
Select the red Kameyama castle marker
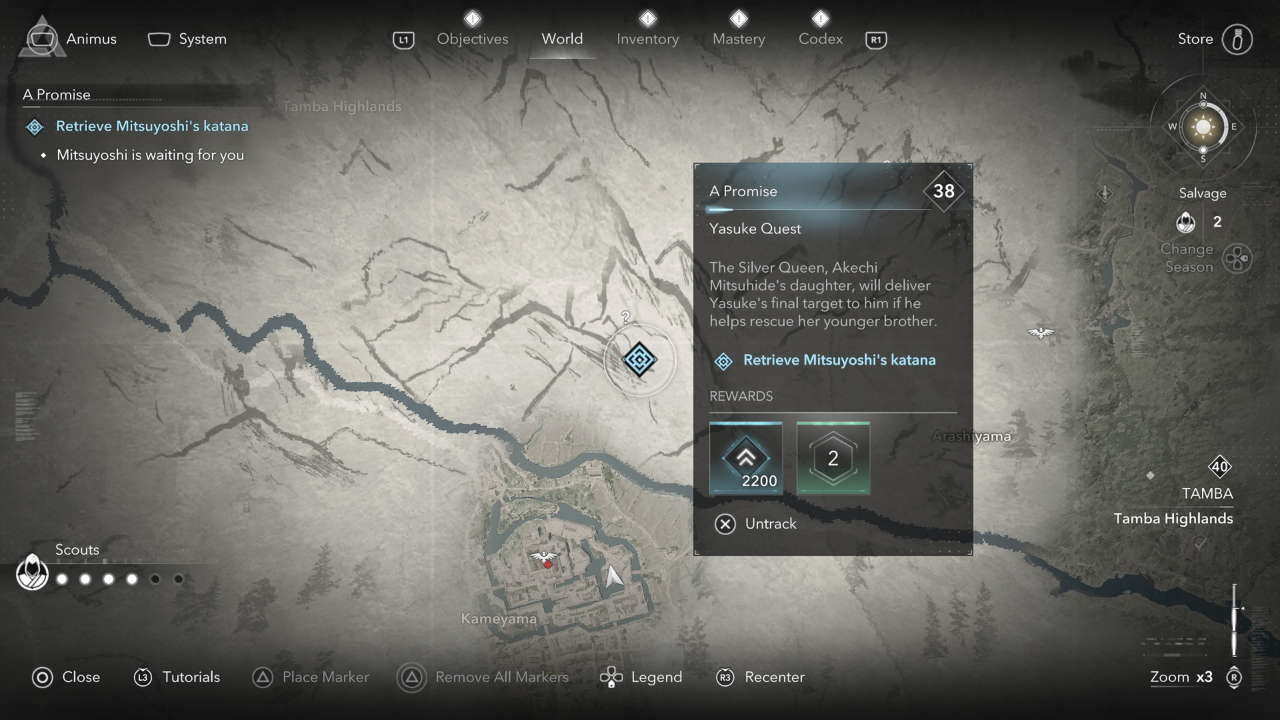[546, 561]
